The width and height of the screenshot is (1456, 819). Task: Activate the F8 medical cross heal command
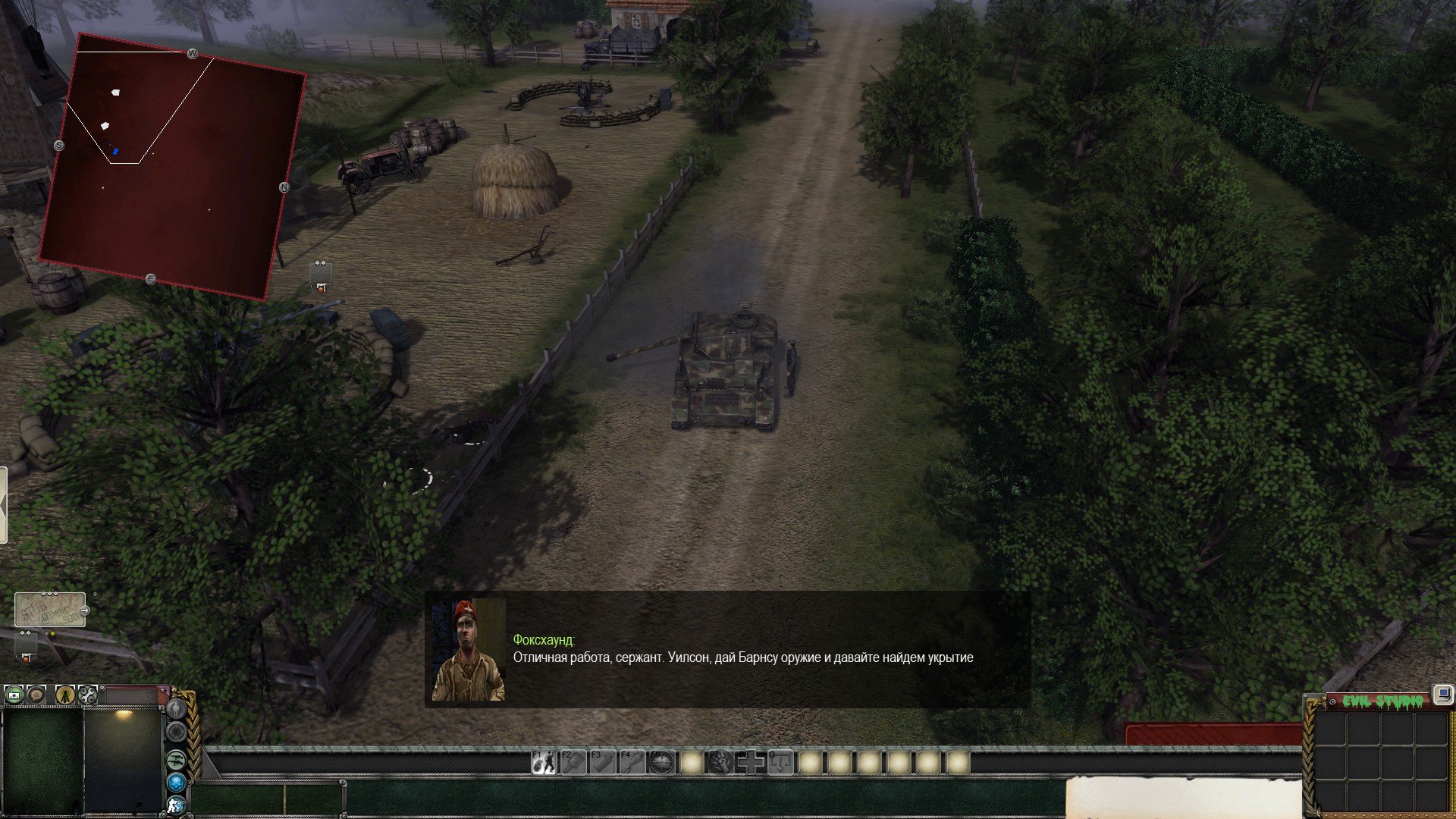click(x=751, y=762)
